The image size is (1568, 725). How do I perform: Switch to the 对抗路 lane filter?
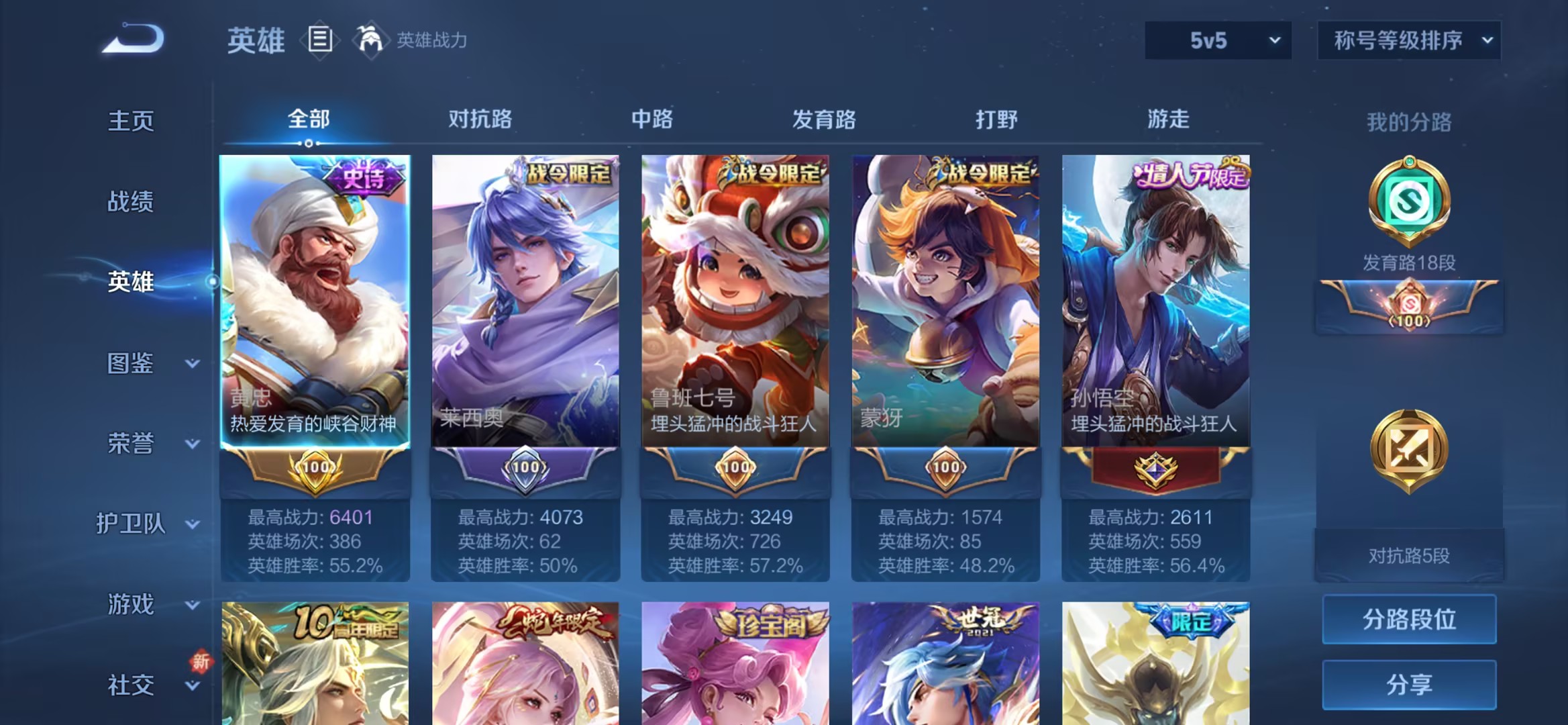480,119
